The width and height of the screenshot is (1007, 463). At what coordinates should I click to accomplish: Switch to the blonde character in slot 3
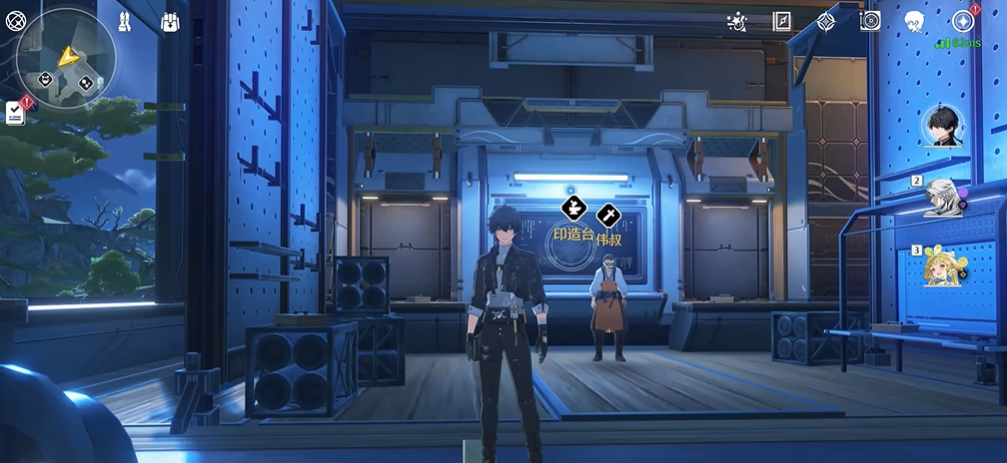click(x=942, y=266)
